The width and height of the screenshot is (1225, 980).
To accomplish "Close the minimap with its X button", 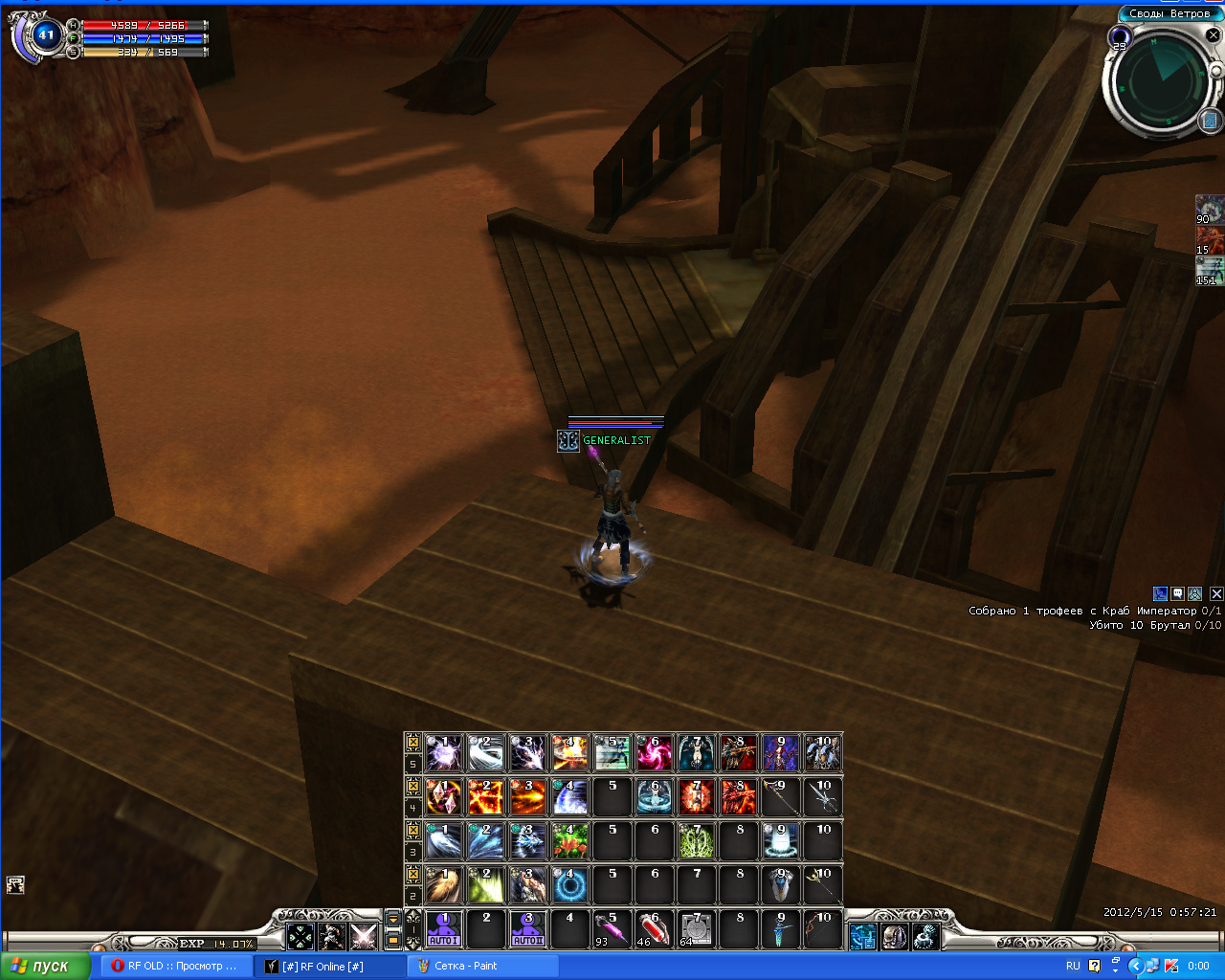I will [x=1213, y=35].
